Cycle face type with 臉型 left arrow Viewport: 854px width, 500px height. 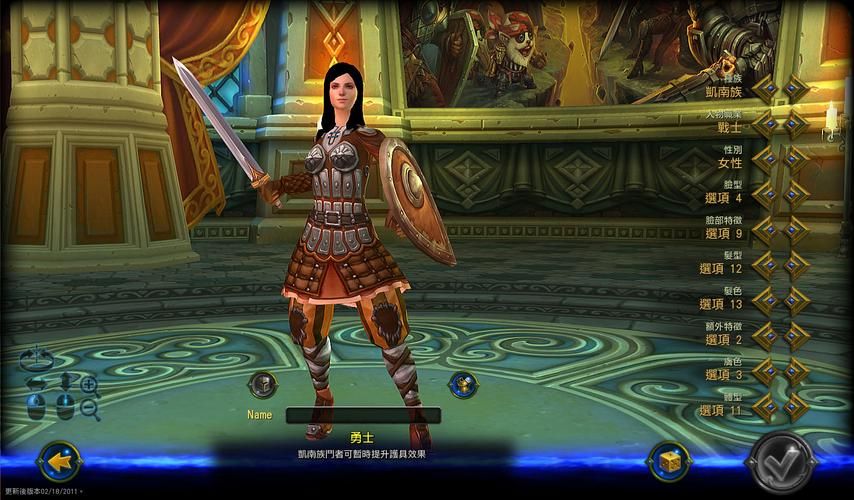(766, 195)
